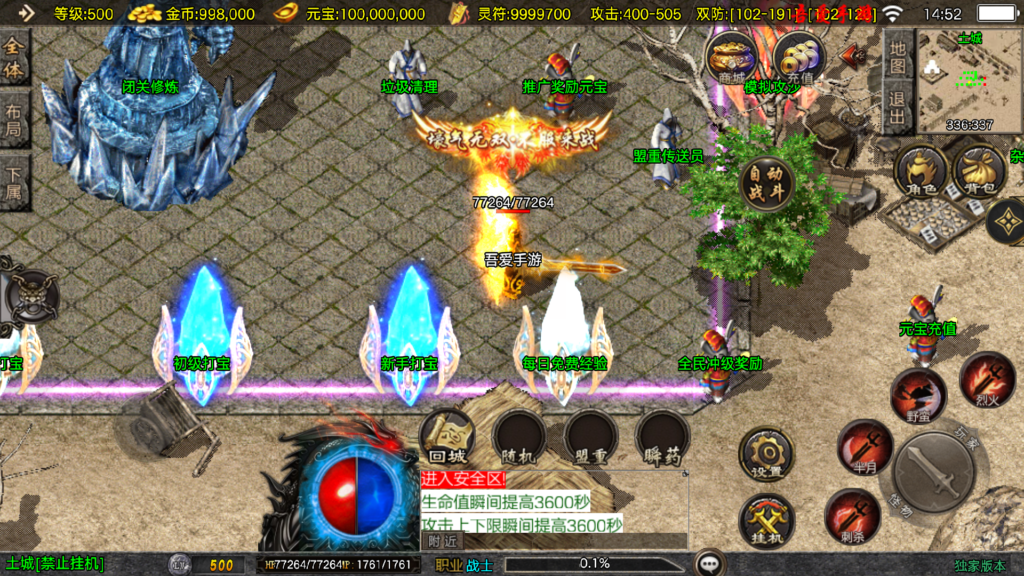Select the 瞬药 instant potion slot
The image size is (1024, 576).
click(x=663, y=437)
